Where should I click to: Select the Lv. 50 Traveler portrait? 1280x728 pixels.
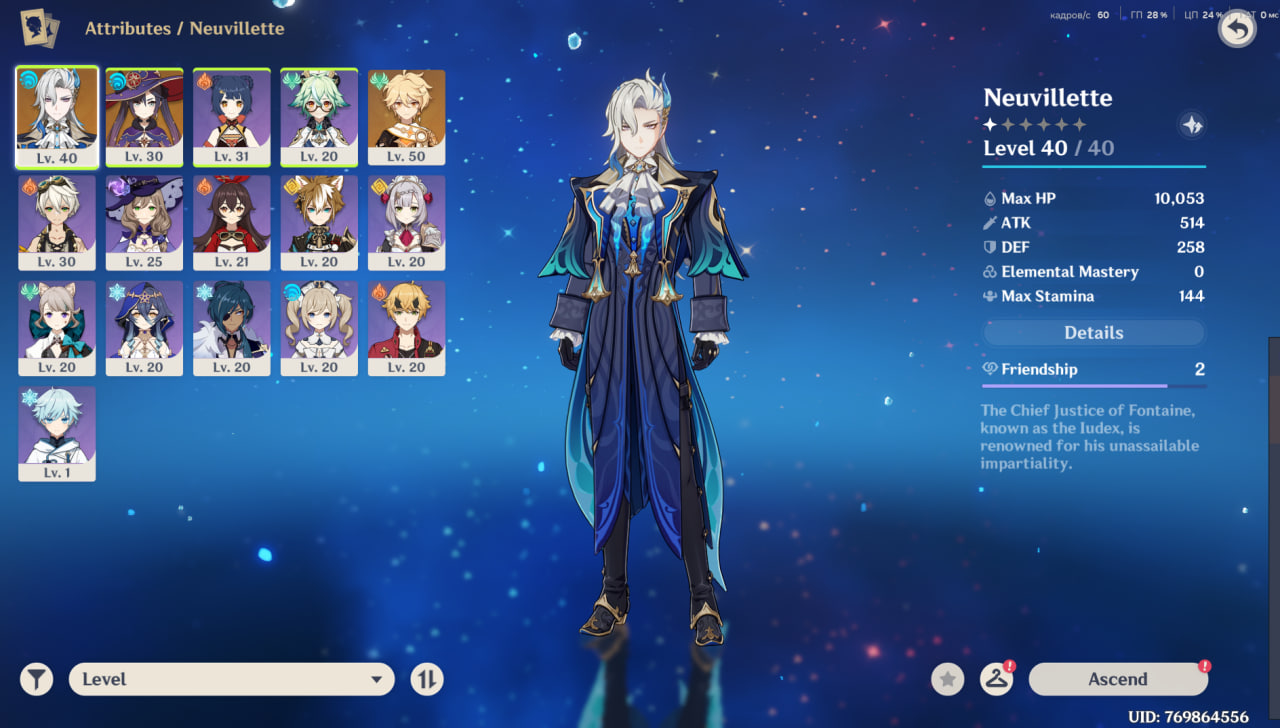[406, 116]
